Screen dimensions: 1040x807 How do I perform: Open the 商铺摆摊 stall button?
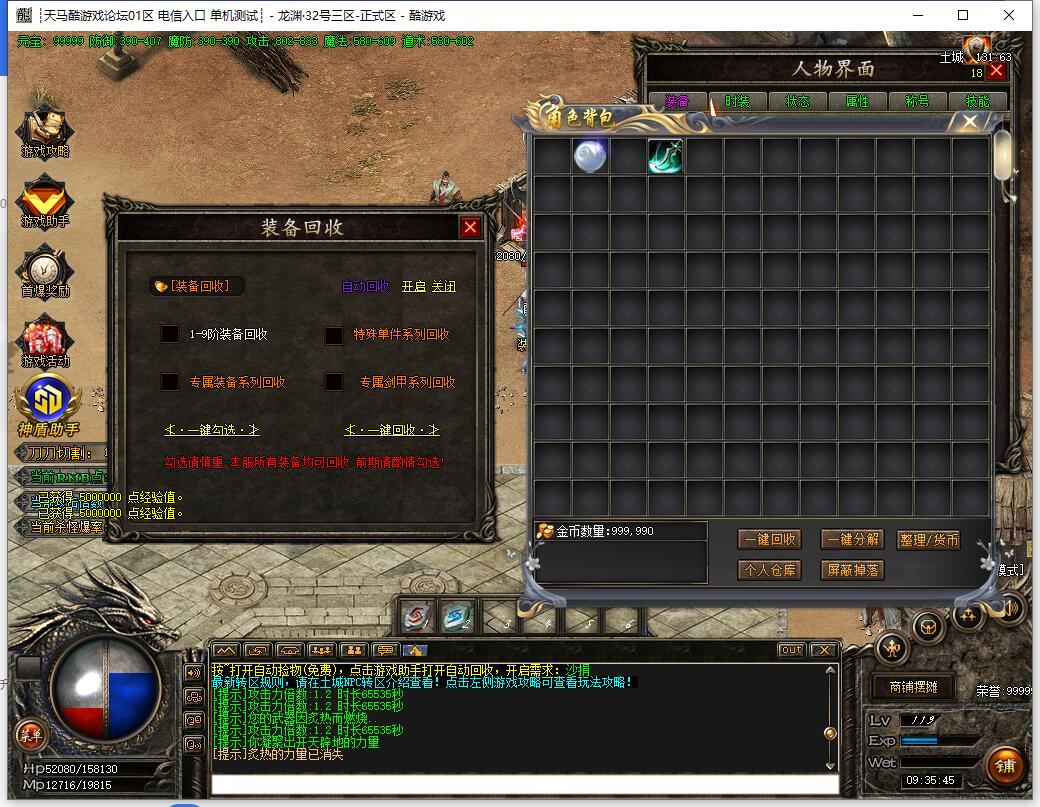908,687
